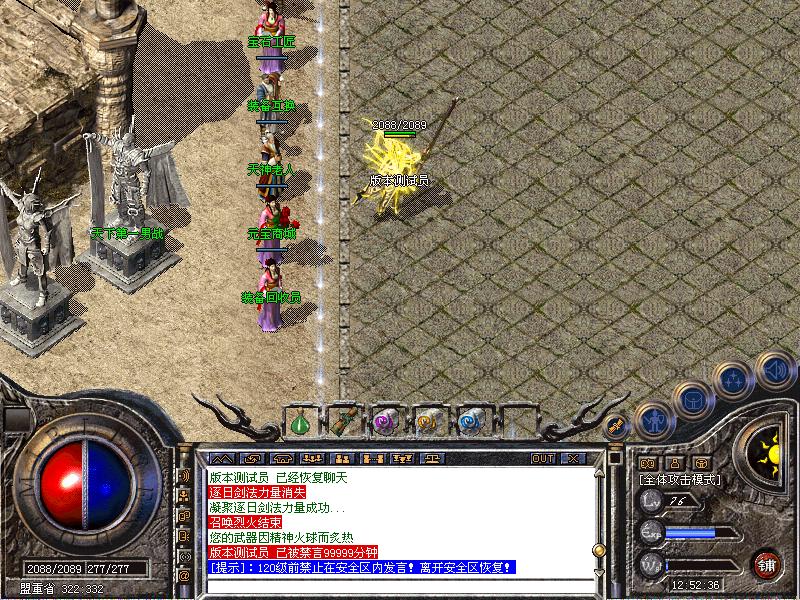This screenshot has width=800, height=600.
Task: Open the inventory bag round button
Action: (x=692, y=399)
